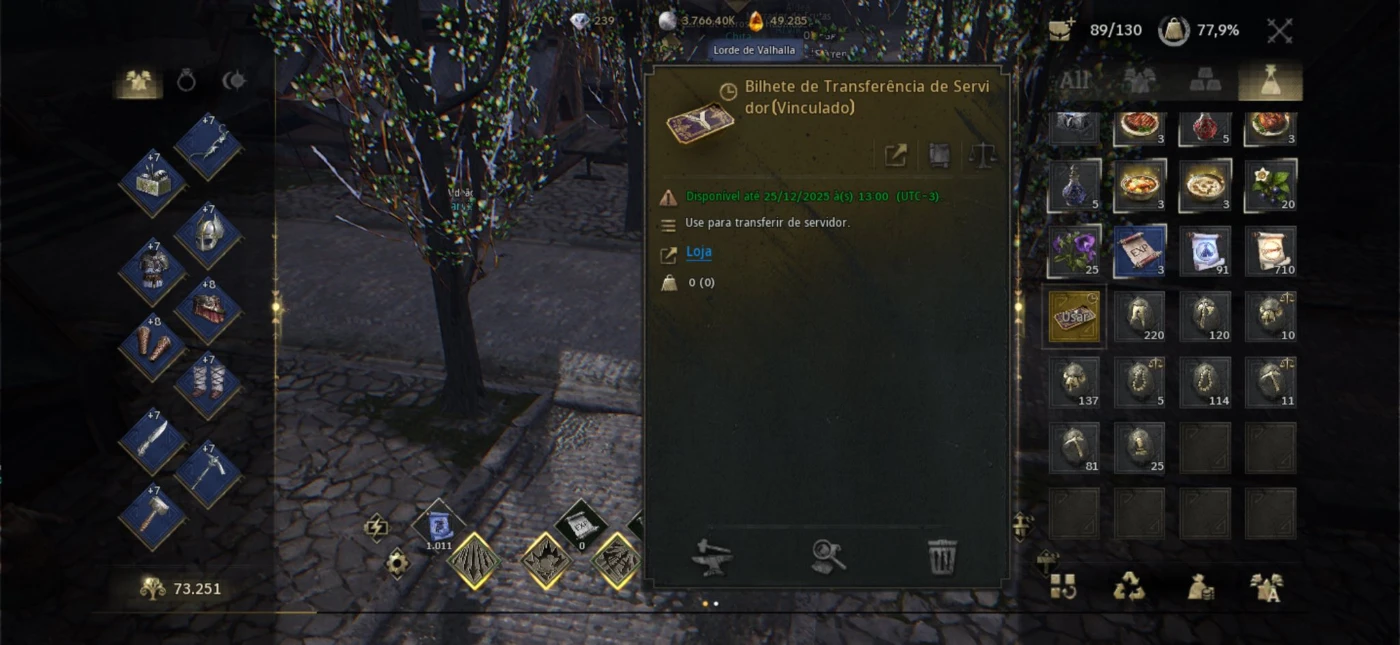The height and width of the screenshot is (645, 1400).
Task: Use the server transfer ticket slot
Action: (x=1074, y=317)
